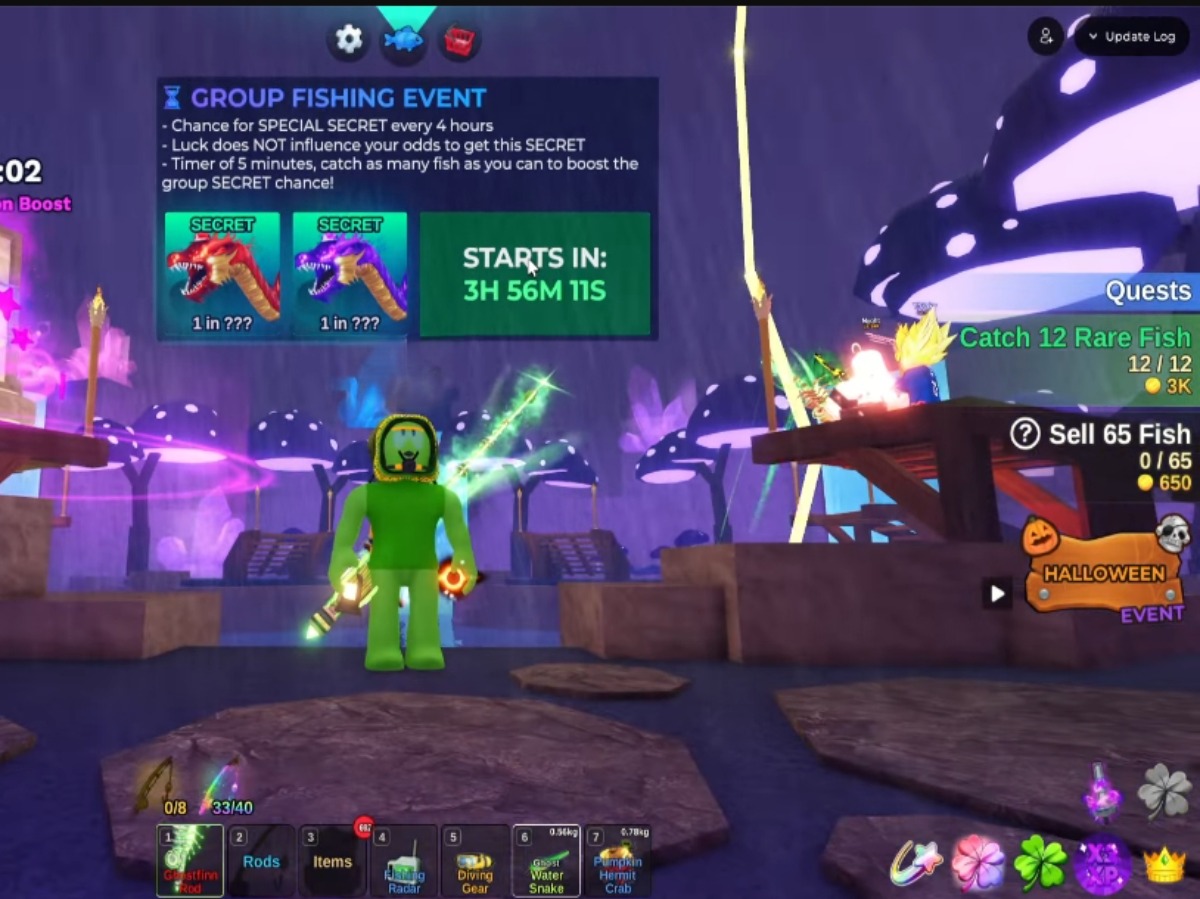Claim the Catch 12 Rare Fish quest

[1074, 360]
